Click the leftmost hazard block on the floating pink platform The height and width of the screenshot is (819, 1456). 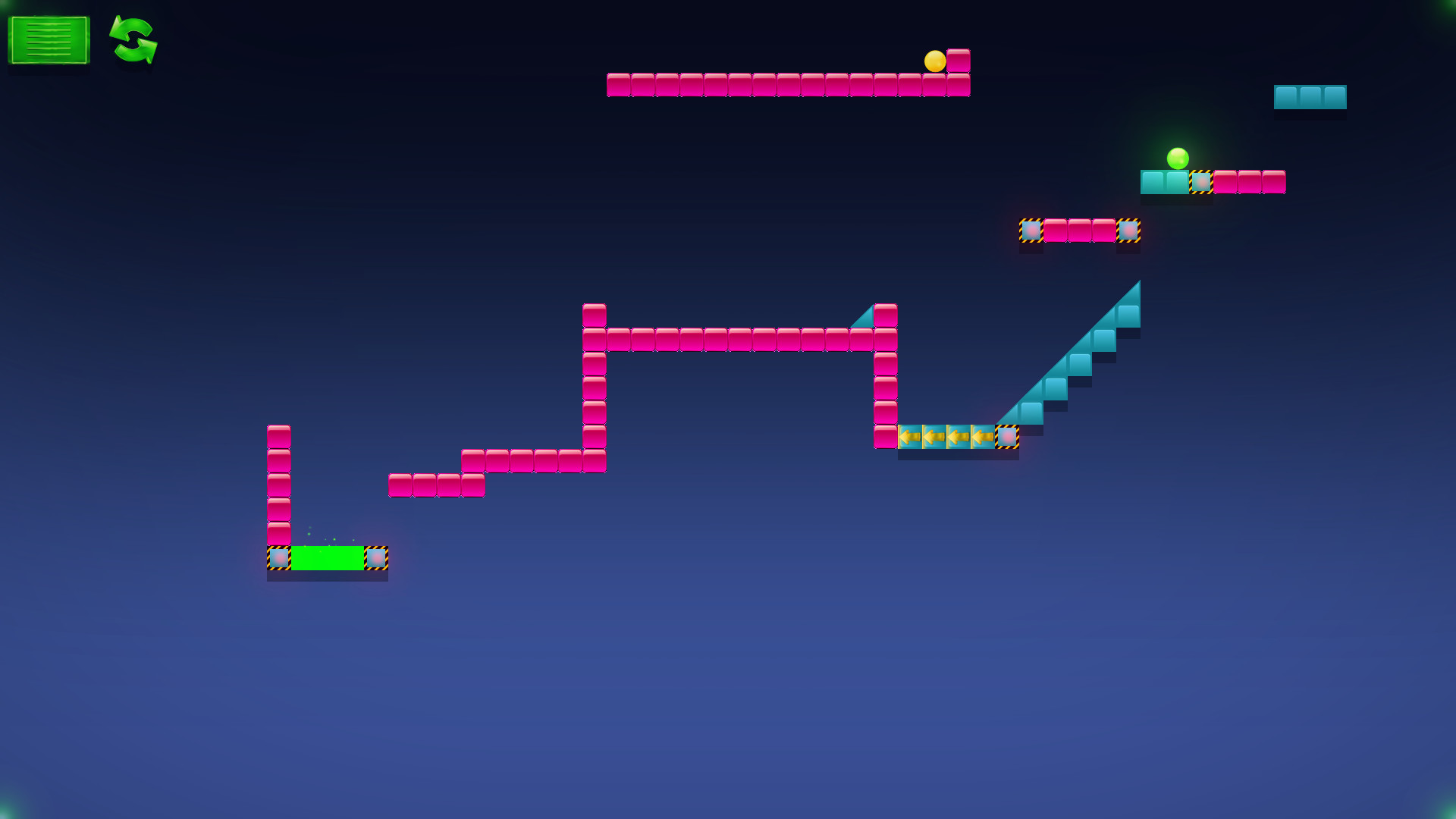click(1030, 229)
